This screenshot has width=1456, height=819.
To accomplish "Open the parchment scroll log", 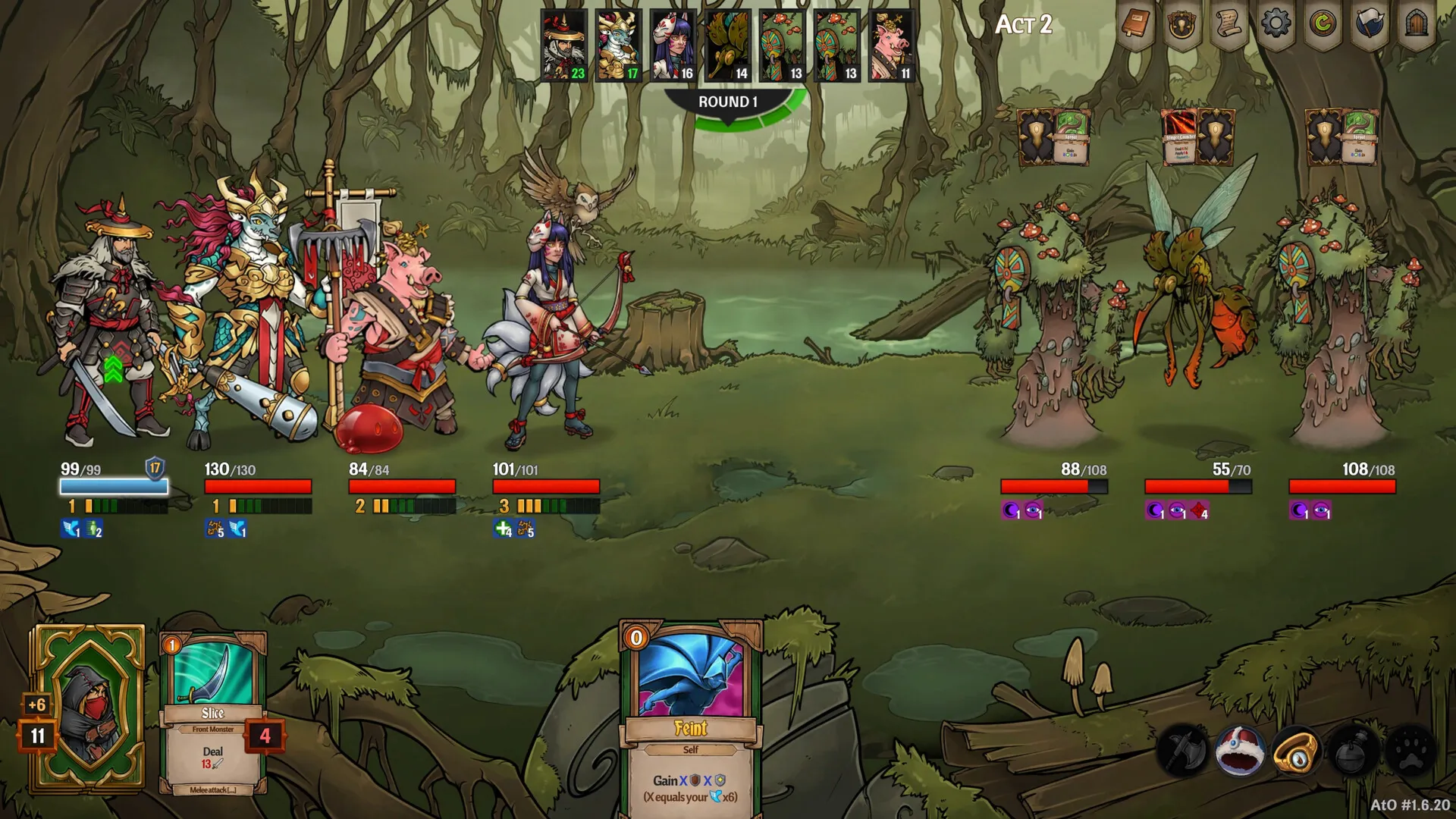I will pos(1228,25).
